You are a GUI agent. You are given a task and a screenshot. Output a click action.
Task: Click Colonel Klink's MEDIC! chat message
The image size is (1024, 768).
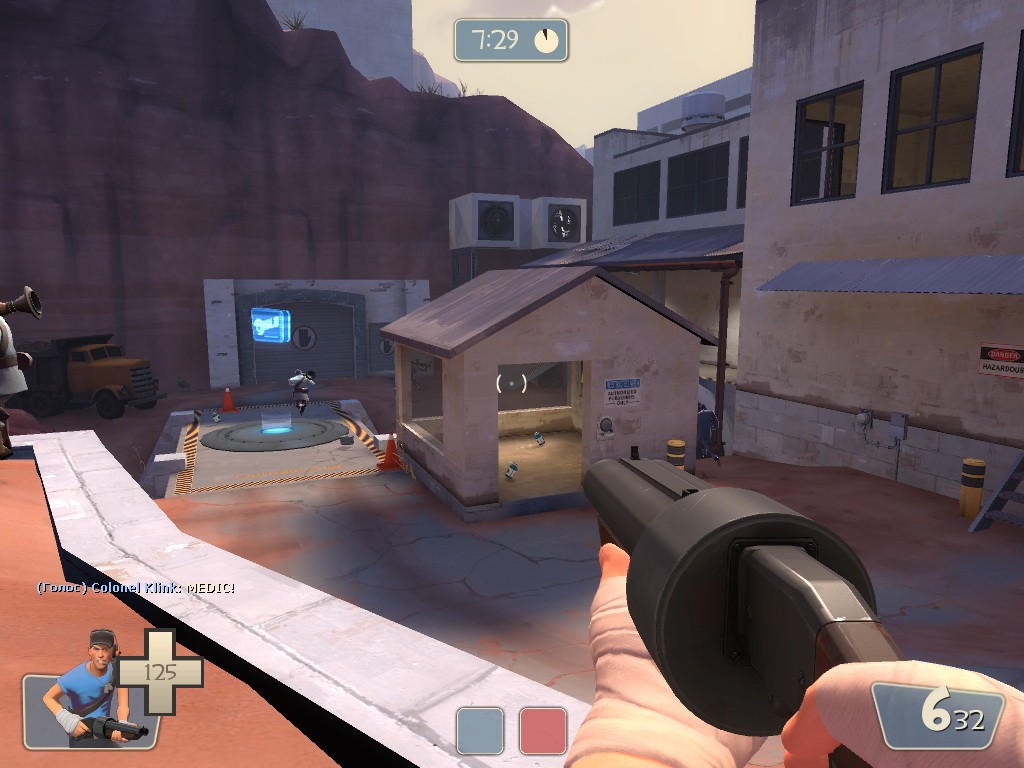click(136, 588)
